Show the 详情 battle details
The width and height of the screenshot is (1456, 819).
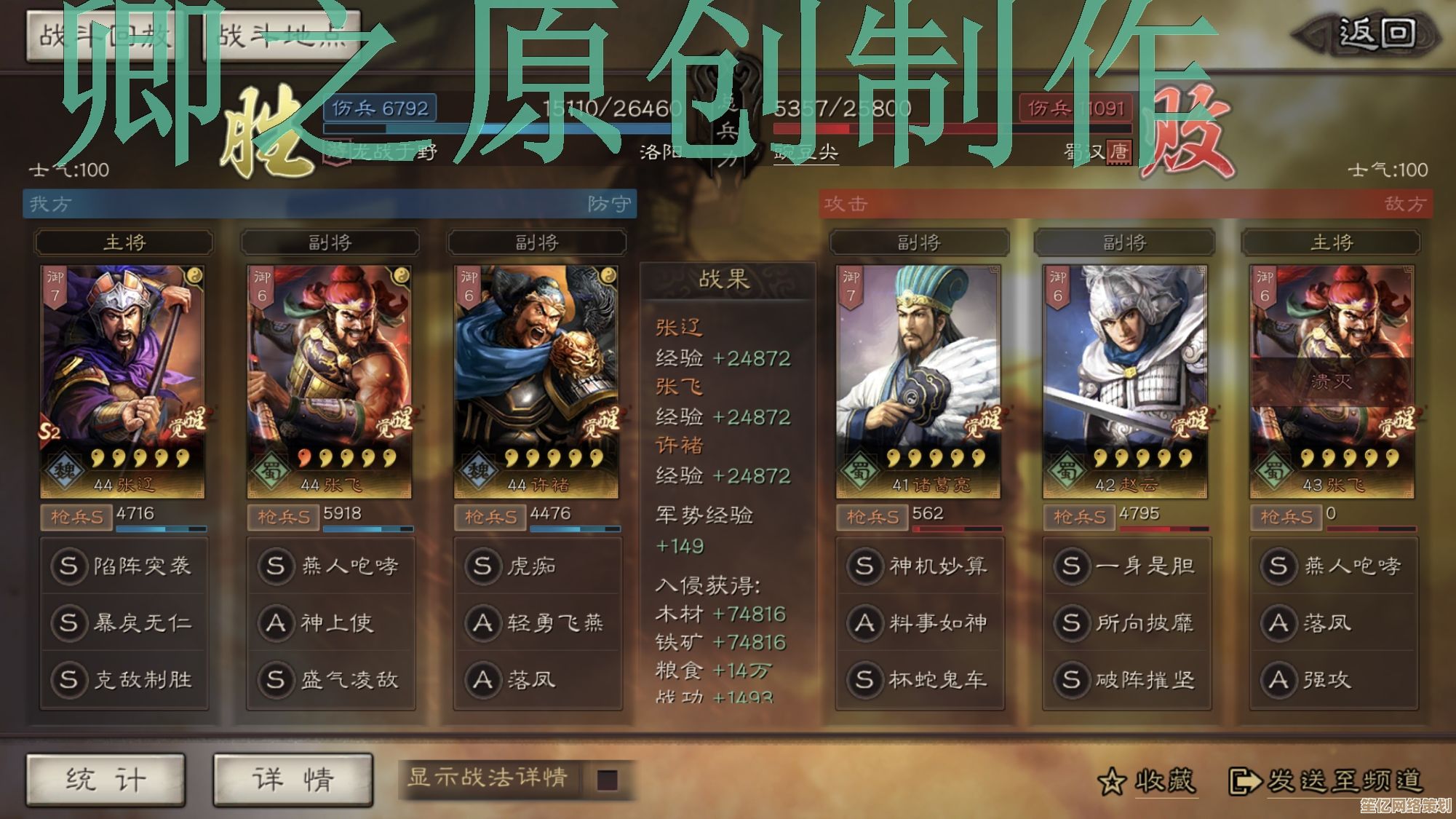293,780
